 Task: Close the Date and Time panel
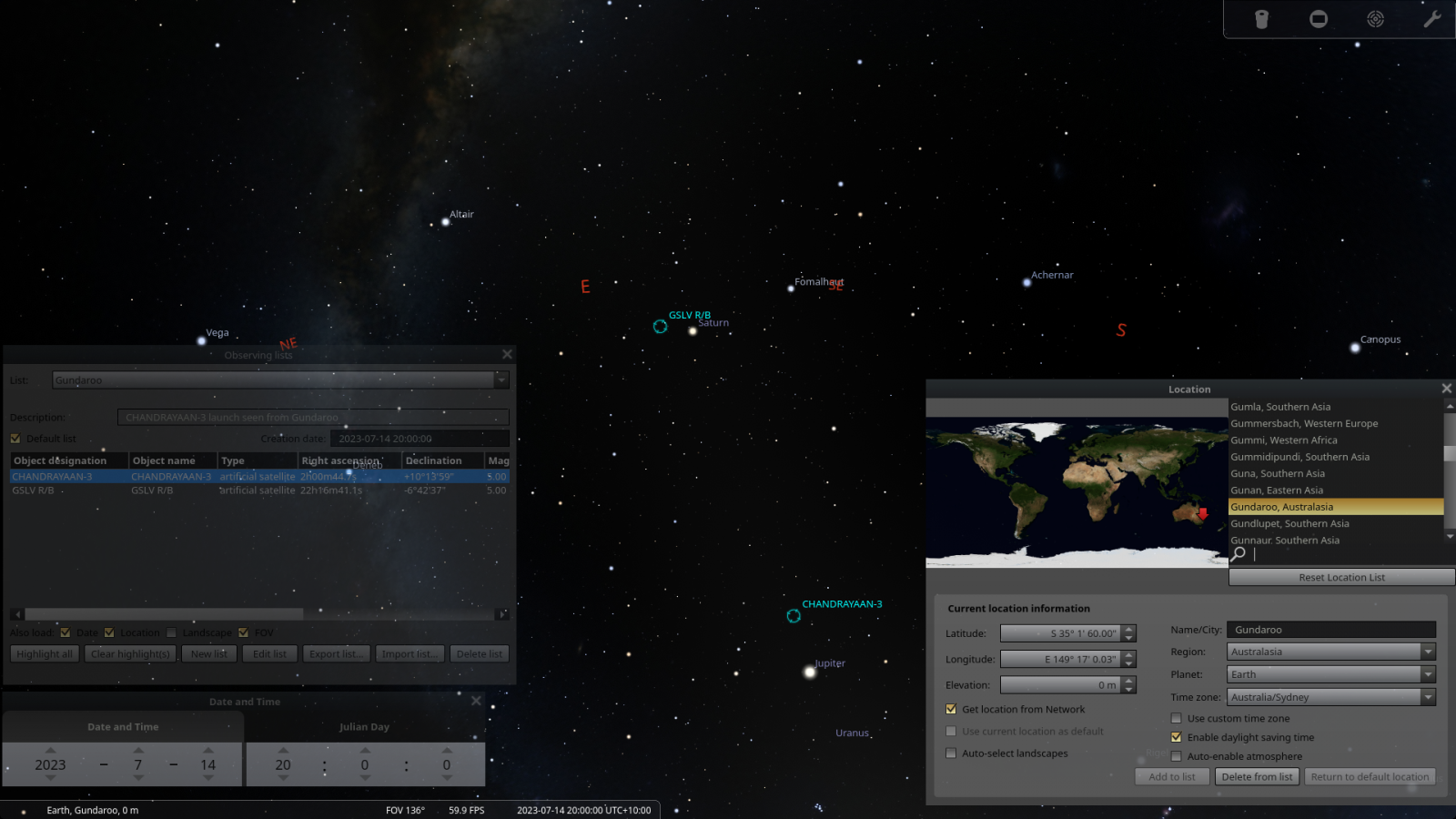[476, 701]
